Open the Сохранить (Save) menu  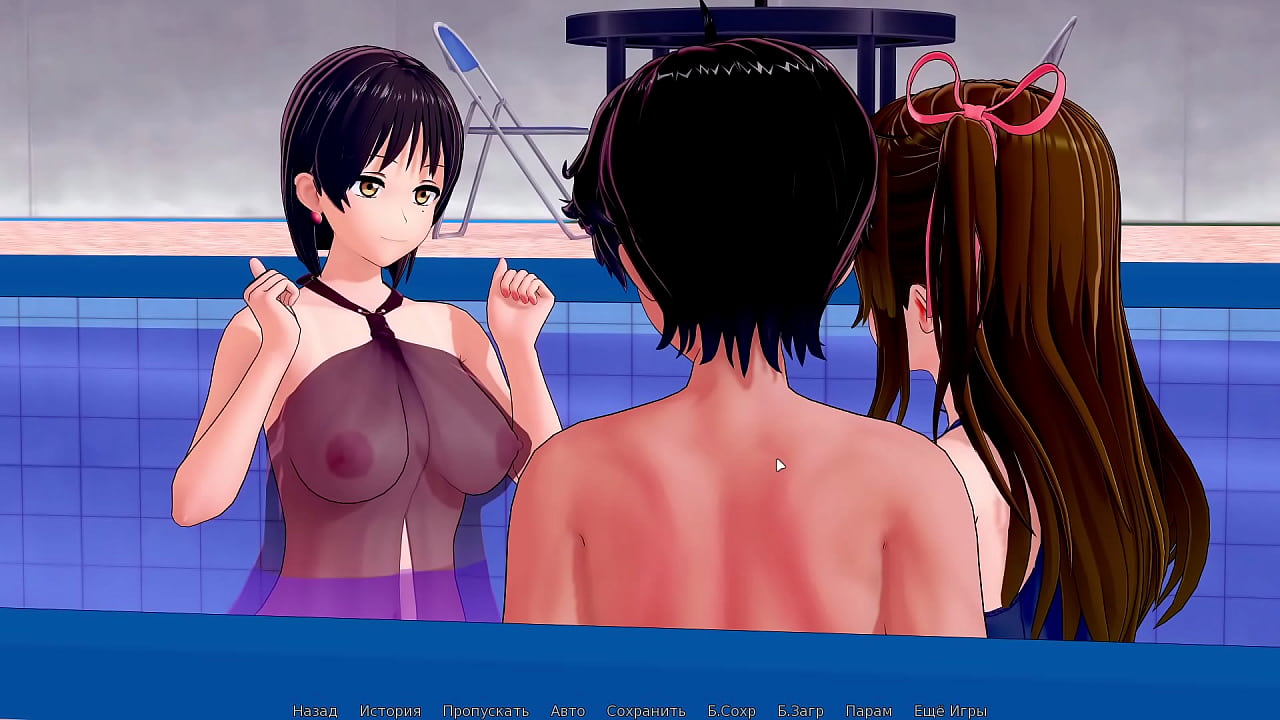[x=646, y=711]
